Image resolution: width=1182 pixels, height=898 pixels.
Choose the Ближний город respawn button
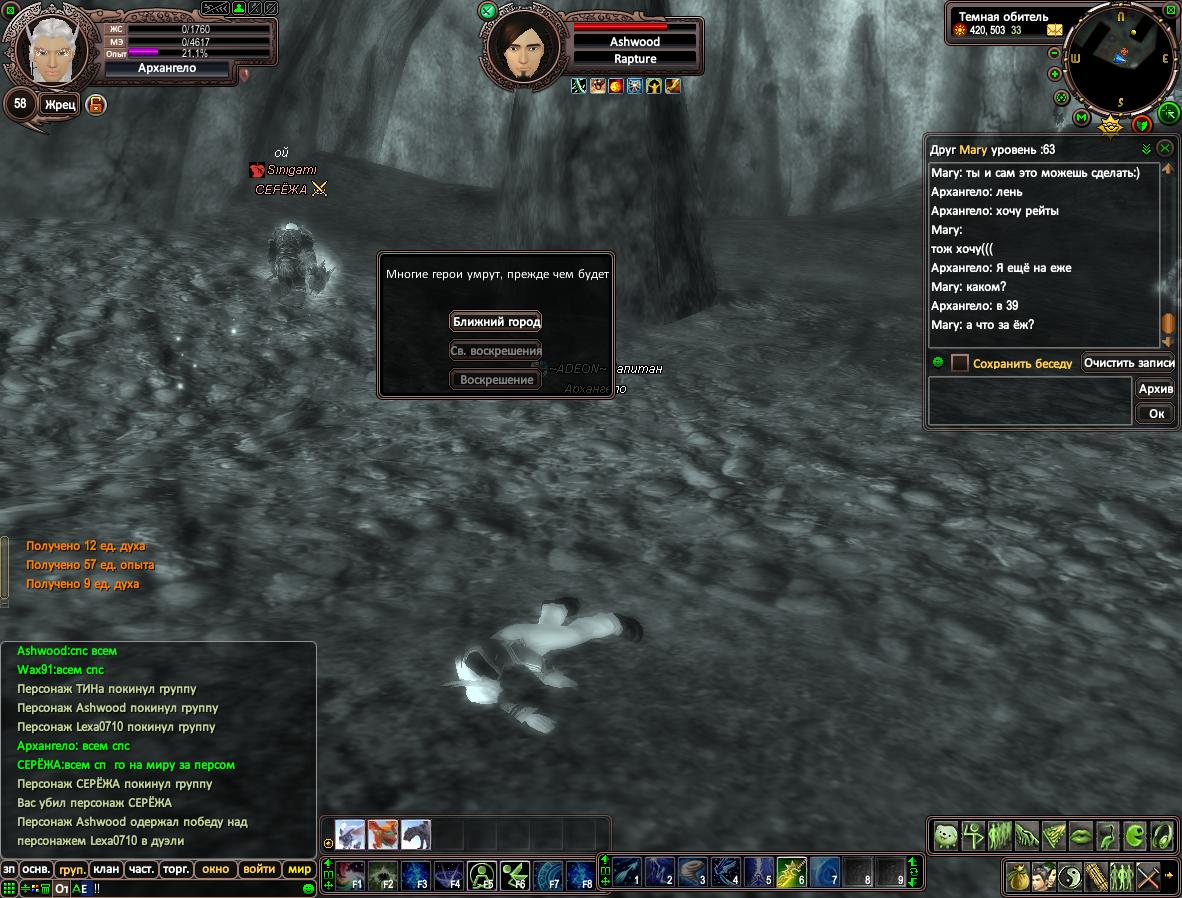[x=496, y=321]
